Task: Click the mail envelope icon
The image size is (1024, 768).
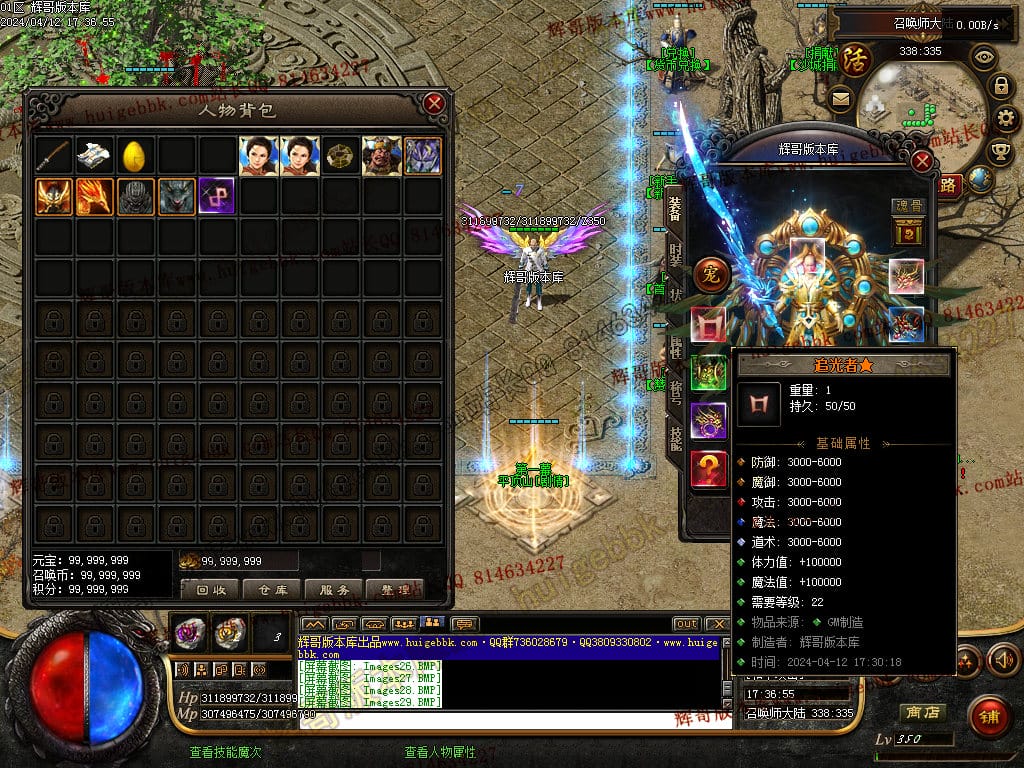Action: coord(840,98)
